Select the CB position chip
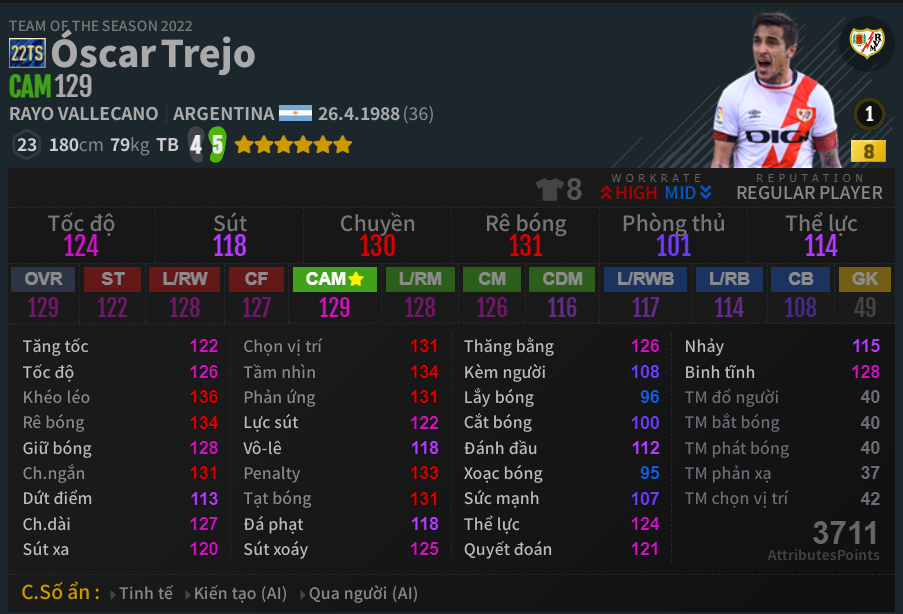 (800, 279)
